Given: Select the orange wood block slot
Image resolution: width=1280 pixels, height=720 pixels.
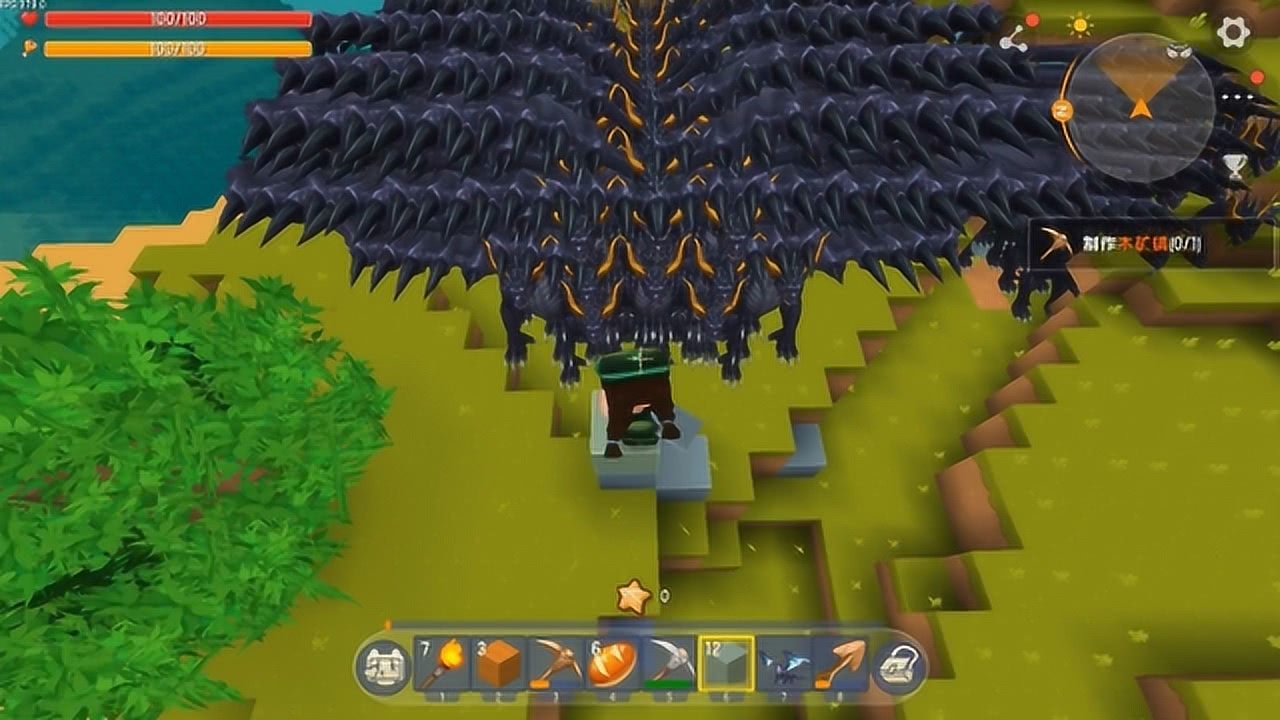Looking at the screenshot, I should pos(499,664).
